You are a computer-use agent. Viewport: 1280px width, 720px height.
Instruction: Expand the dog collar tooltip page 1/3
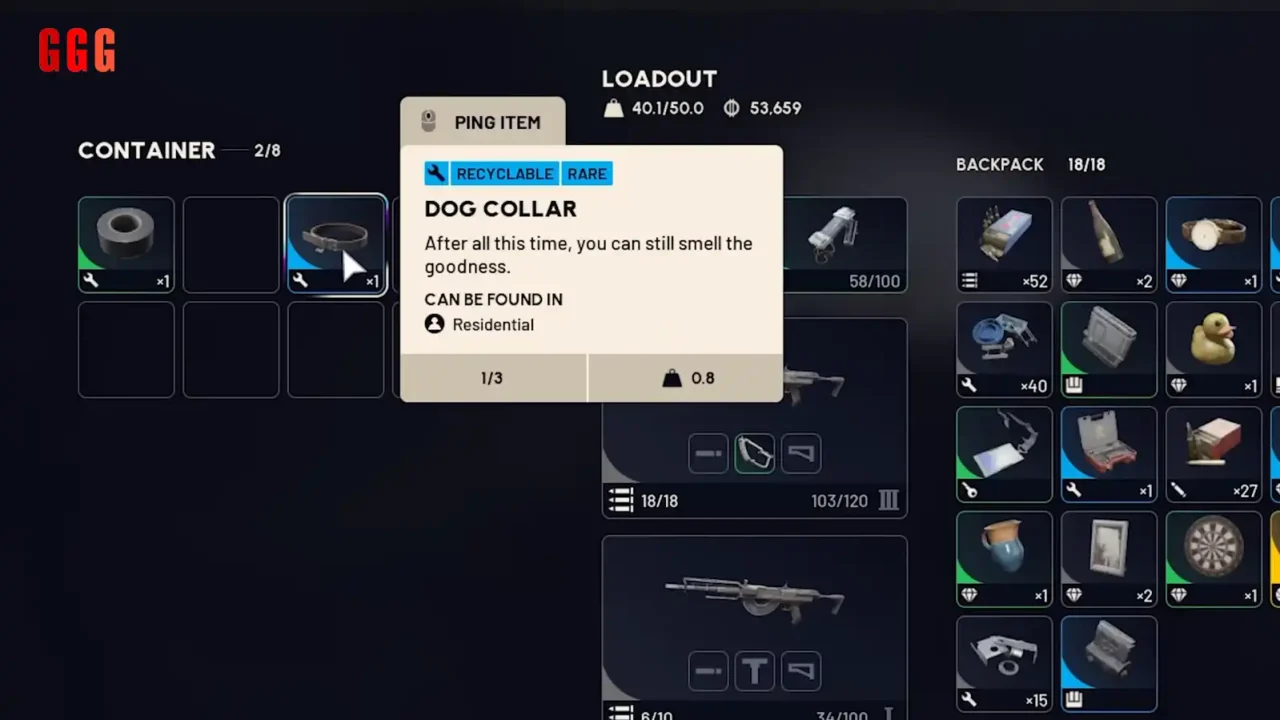pyautogui.click(x=493, y=378)
